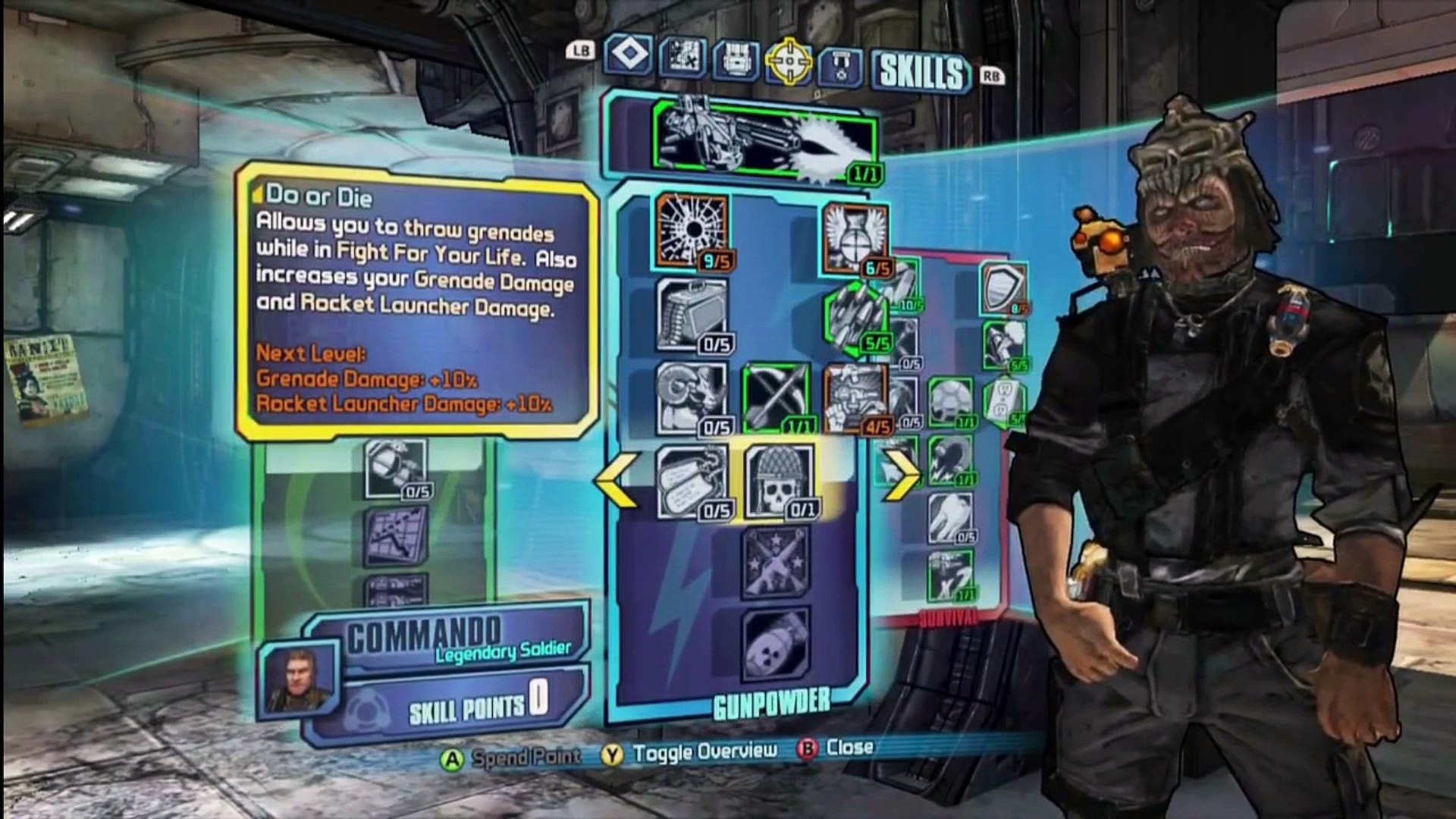1456x819 pixels.
Task: Choose the crossed guns with stars skill
Action: (x=775, y=563)
